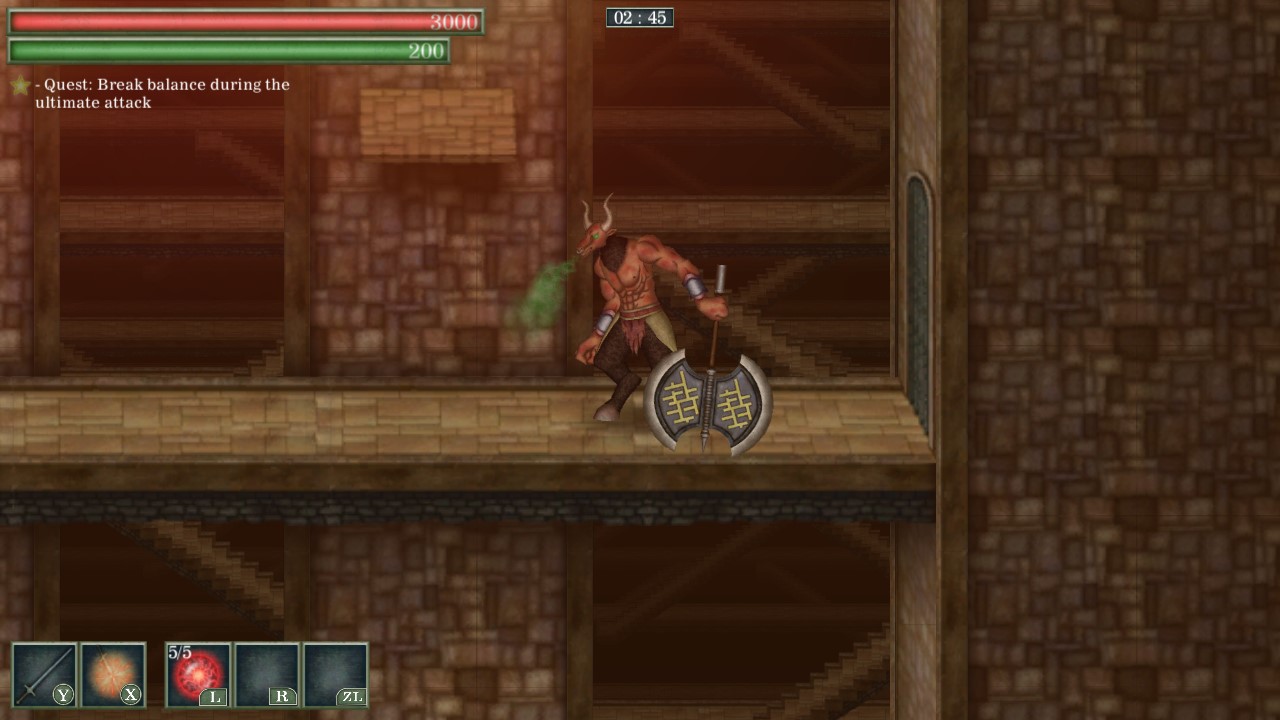Click the Y button label on the sword slot
The width and height of the screenshot is (1280, 720).
[x=61, y=696]
